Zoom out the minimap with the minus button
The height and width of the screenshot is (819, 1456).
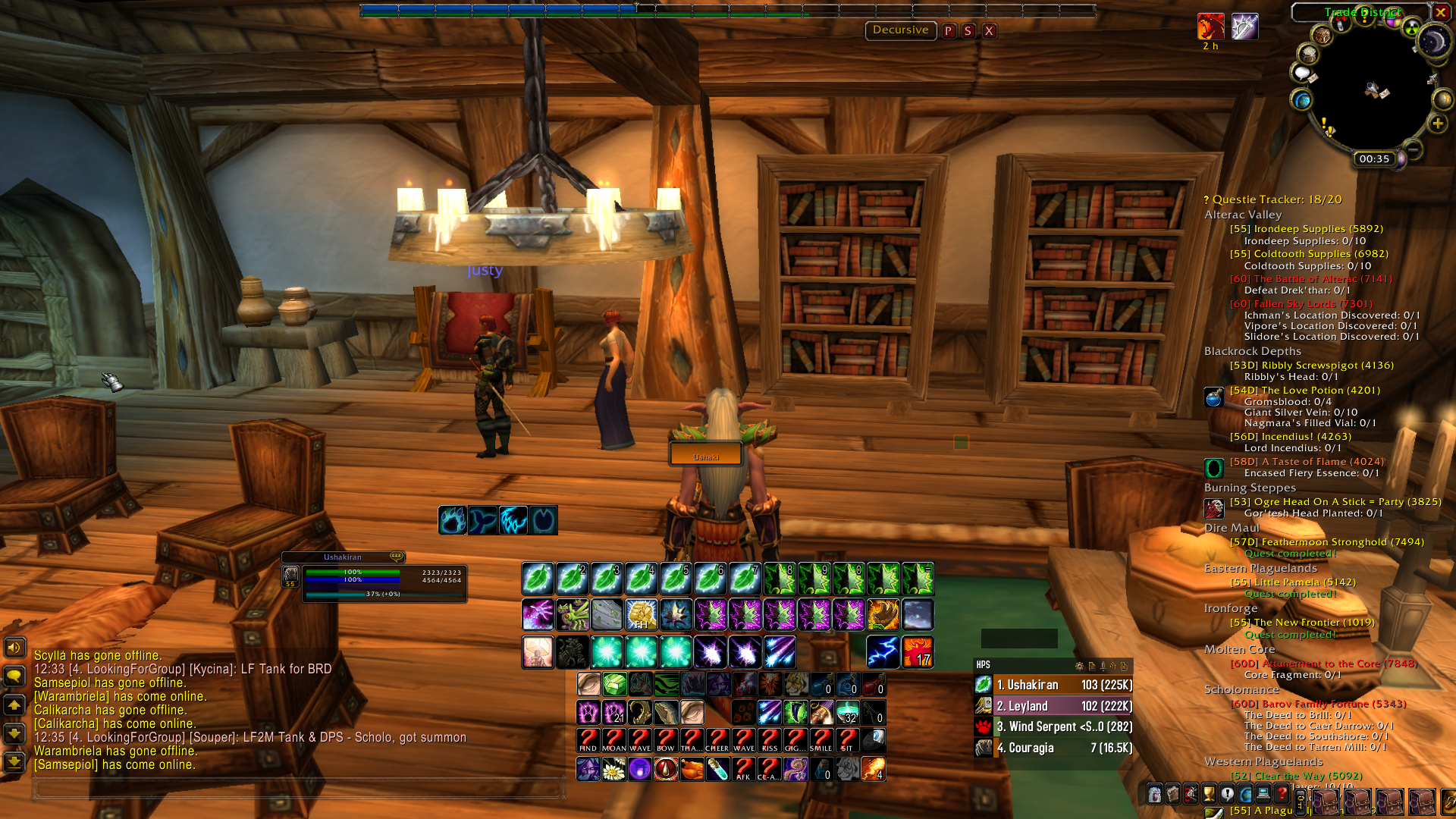click(x=1412, y=147)
